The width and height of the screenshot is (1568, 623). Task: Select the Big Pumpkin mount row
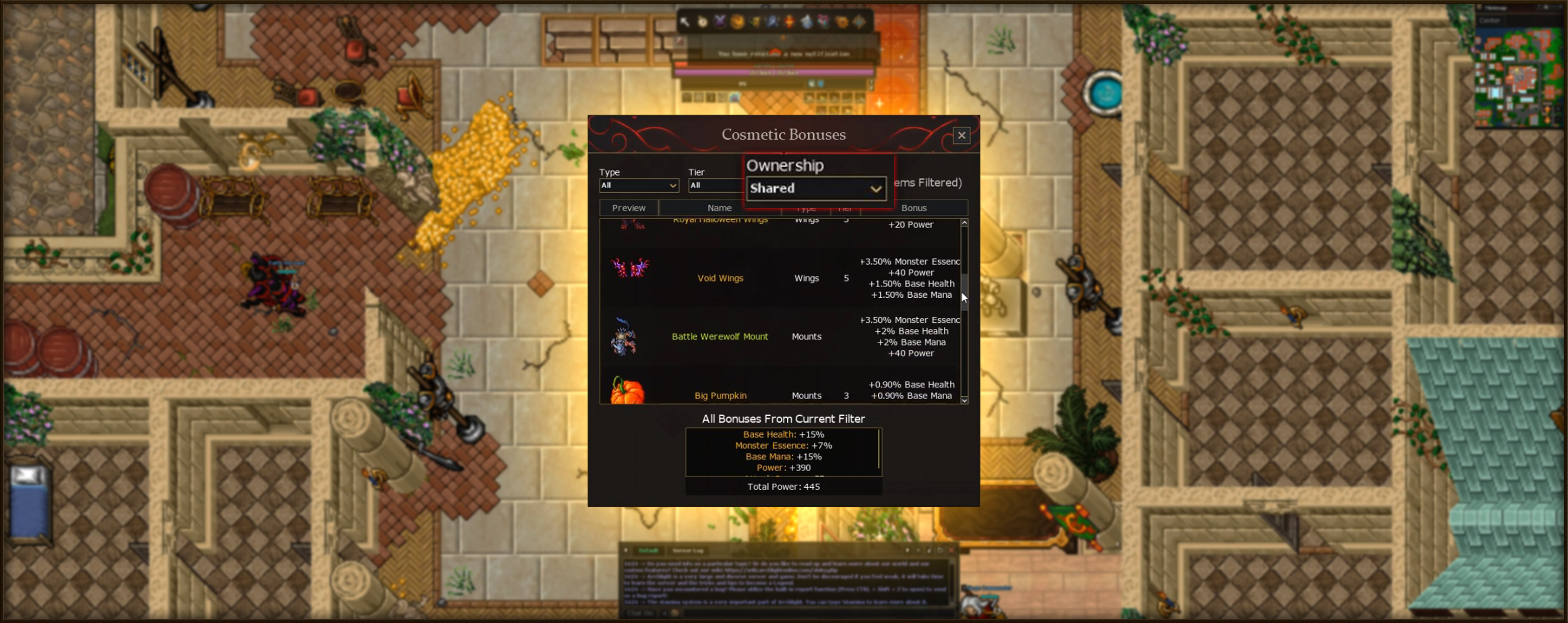(720, 395)
